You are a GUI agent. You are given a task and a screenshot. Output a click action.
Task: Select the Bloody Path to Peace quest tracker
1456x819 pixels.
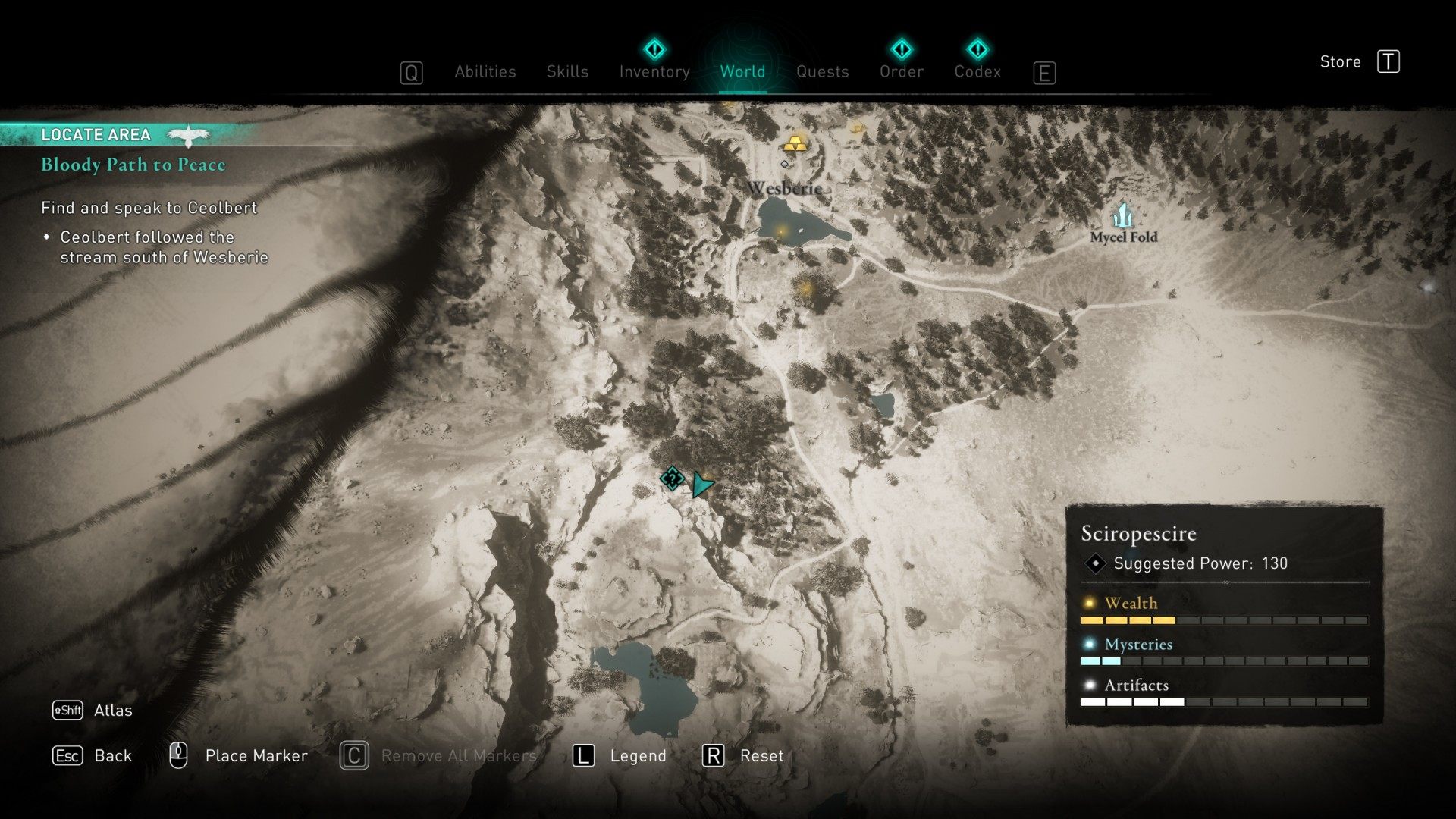(x=133, y=165)
